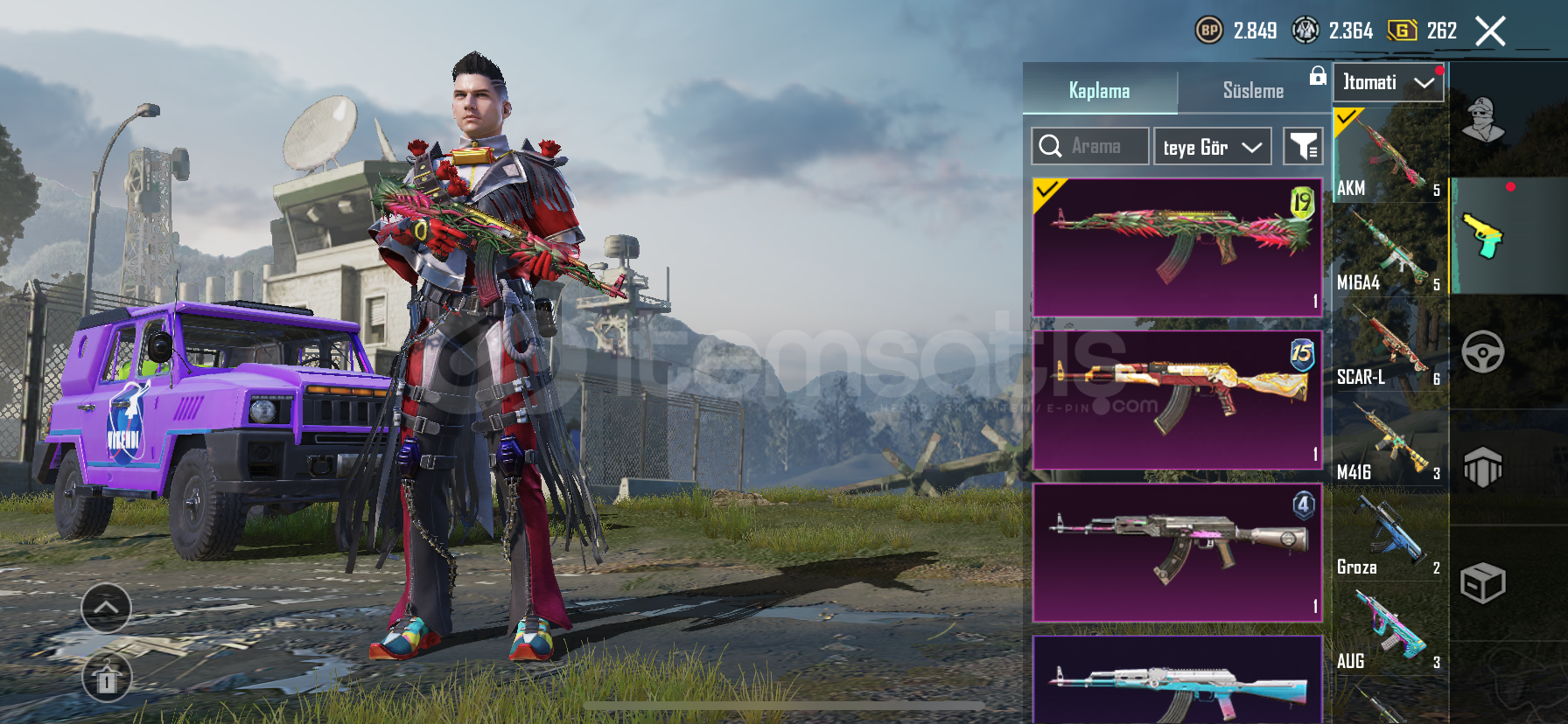Open the vehicle steering wheel category
1568x724 pixels.
[x=1483, y=352]
